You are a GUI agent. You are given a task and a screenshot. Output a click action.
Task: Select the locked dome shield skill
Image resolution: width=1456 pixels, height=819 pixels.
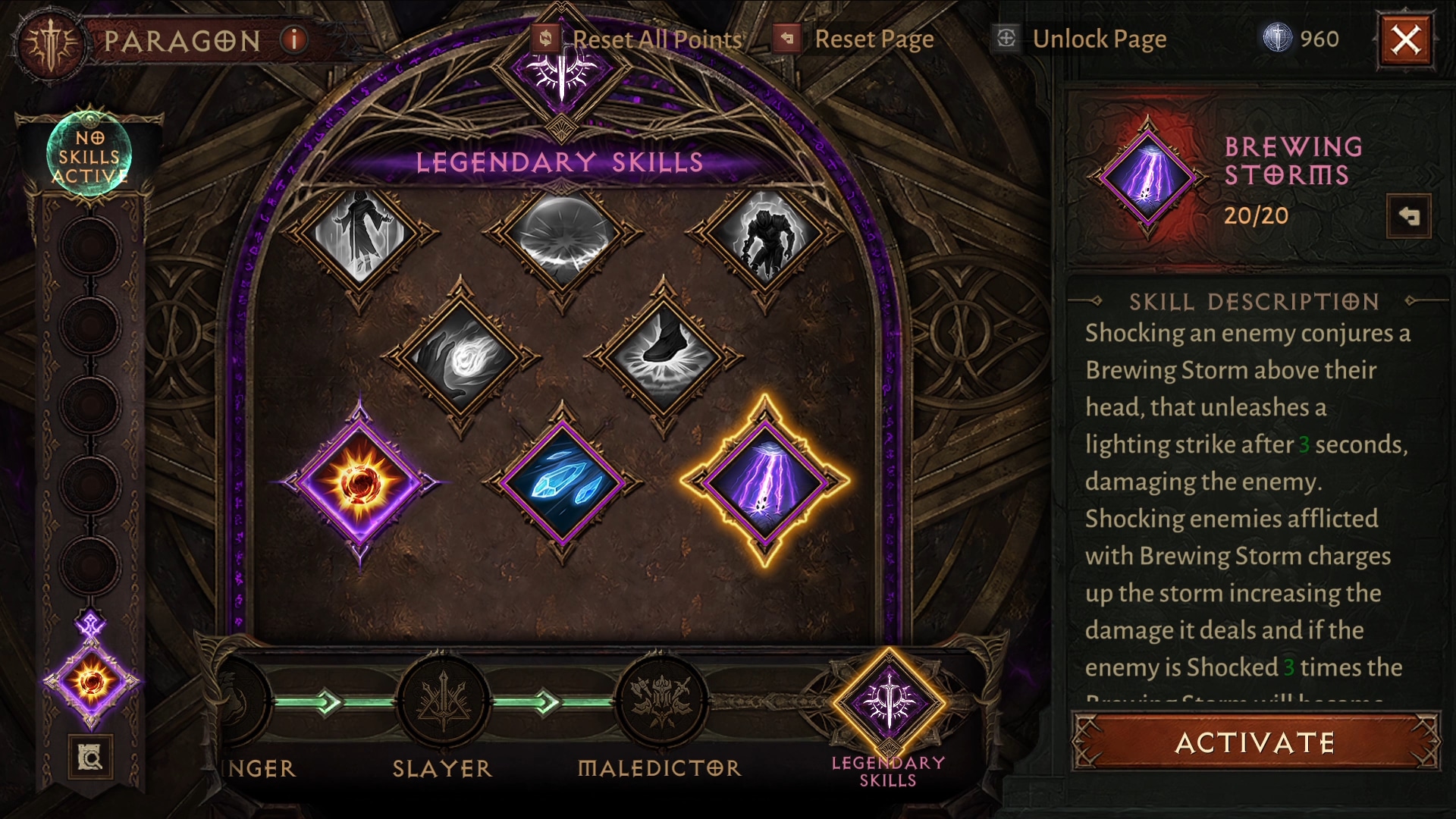coord(562,232)
